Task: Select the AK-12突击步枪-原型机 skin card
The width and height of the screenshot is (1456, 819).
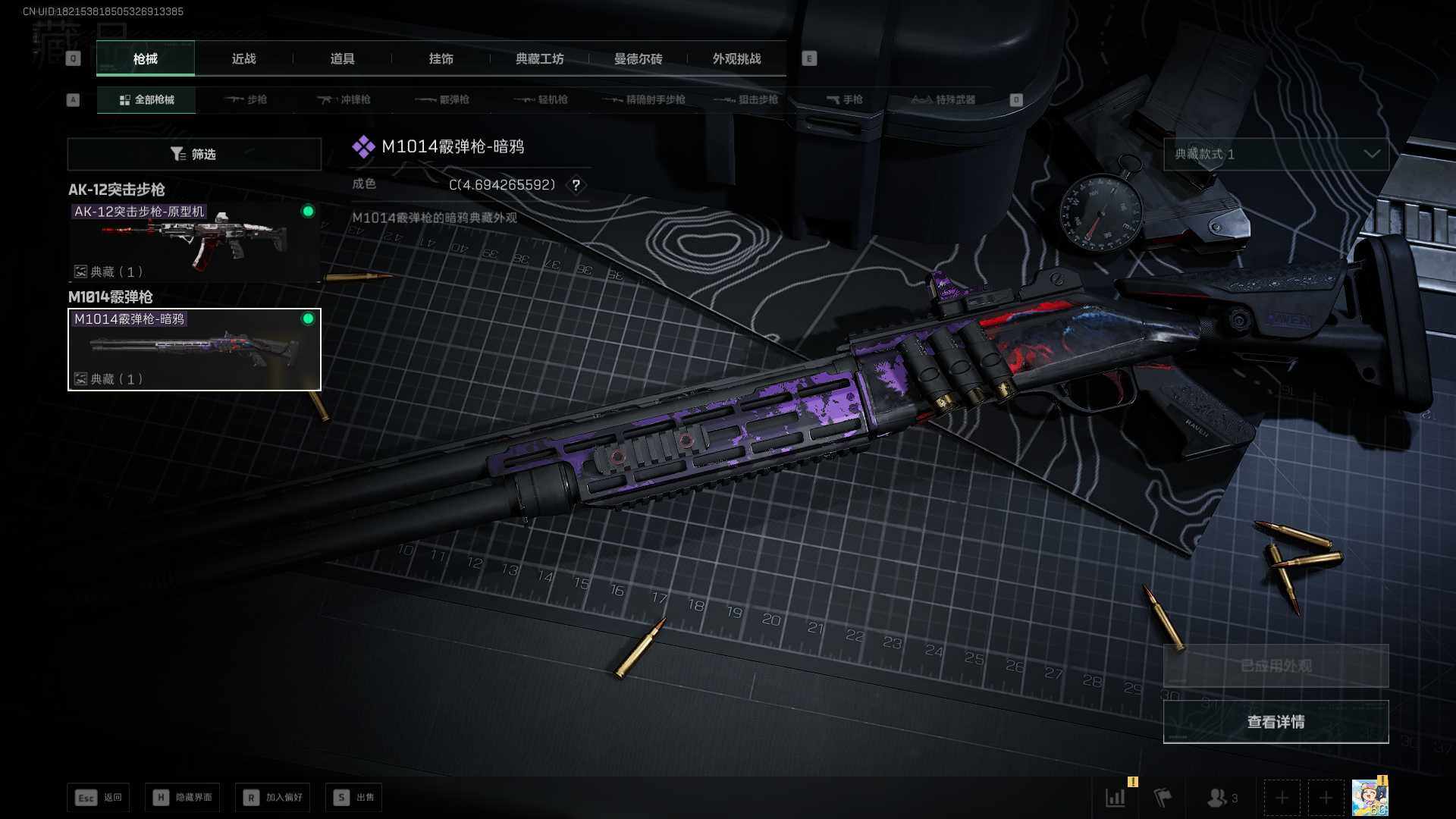Action: tap(194, 241)
